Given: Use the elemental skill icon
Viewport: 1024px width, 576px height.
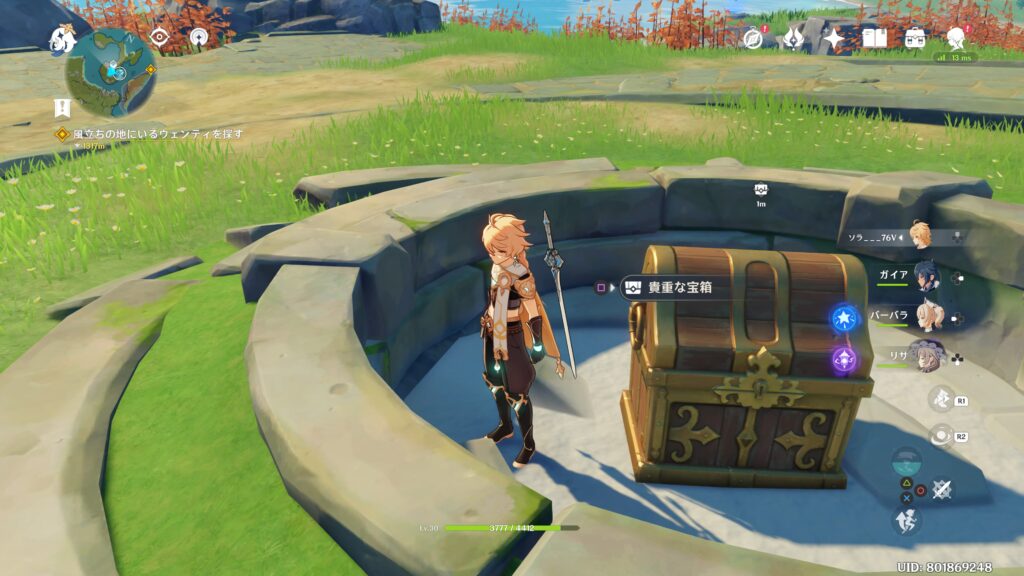Looking at the screenshot, I should coord(940,399).
